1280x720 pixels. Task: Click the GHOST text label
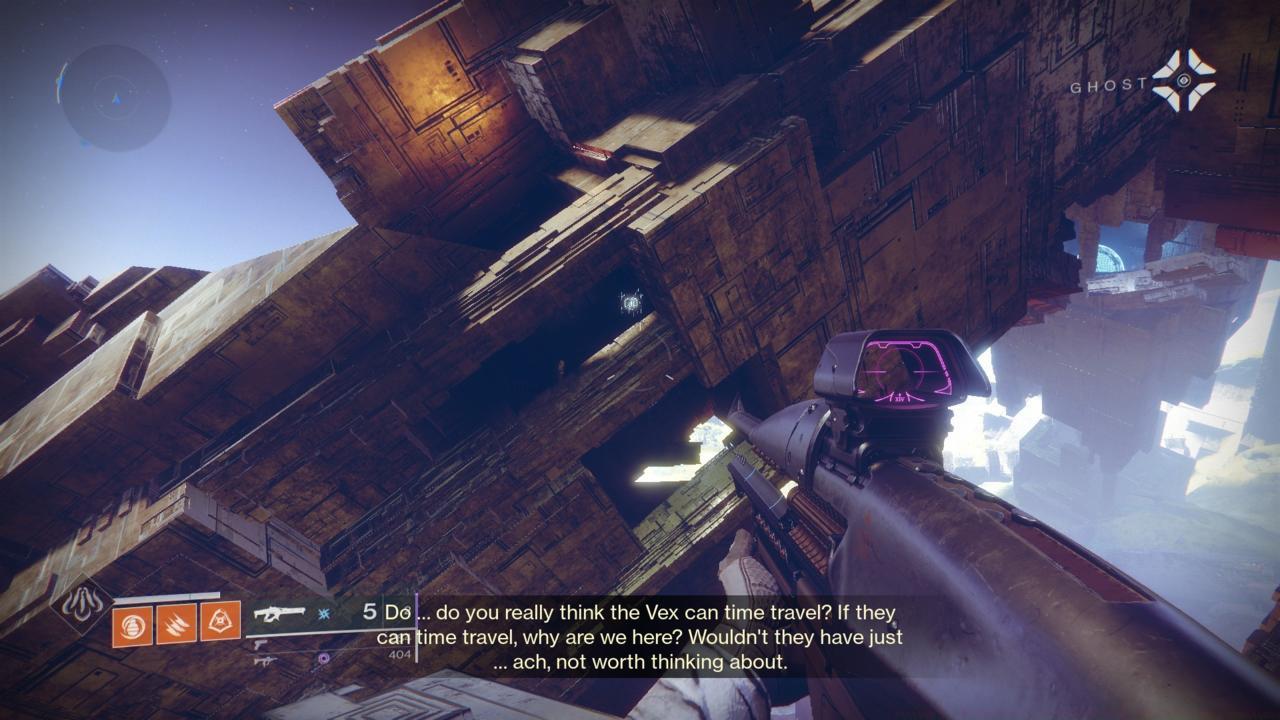point(1110,85)
